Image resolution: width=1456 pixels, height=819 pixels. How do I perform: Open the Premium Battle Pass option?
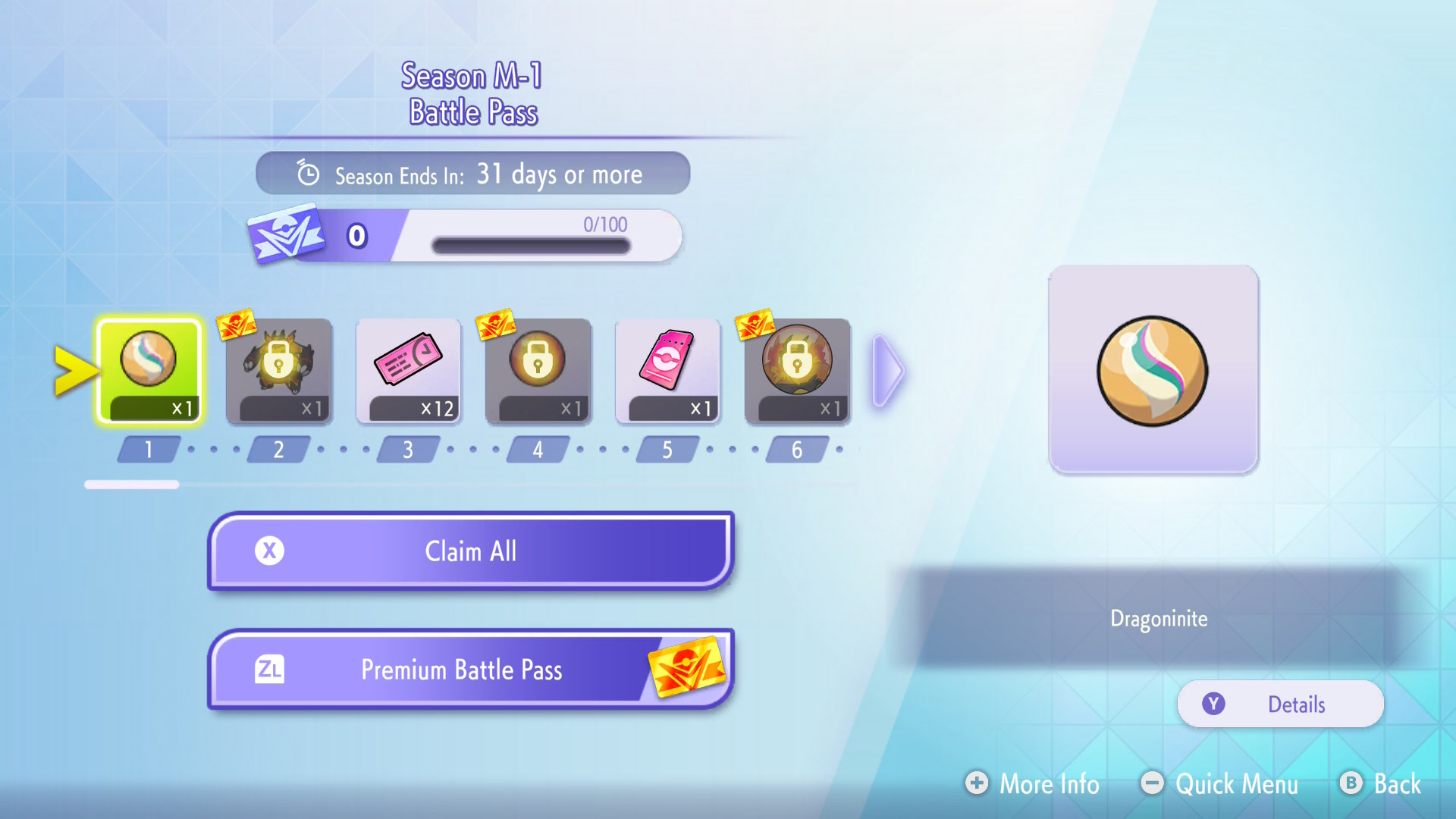(470, 670)
